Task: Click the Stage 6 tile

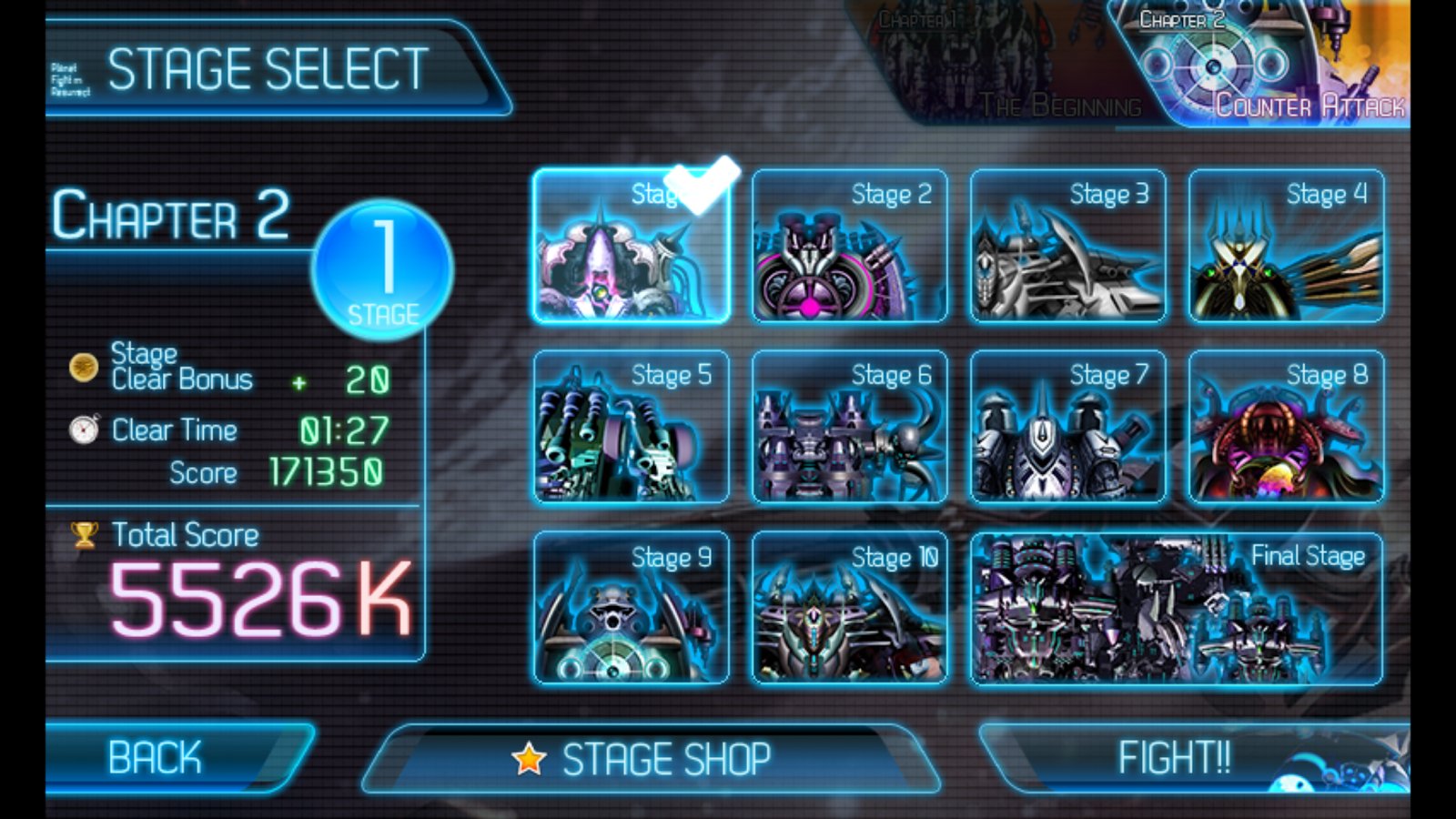Action: coord(849,428)
